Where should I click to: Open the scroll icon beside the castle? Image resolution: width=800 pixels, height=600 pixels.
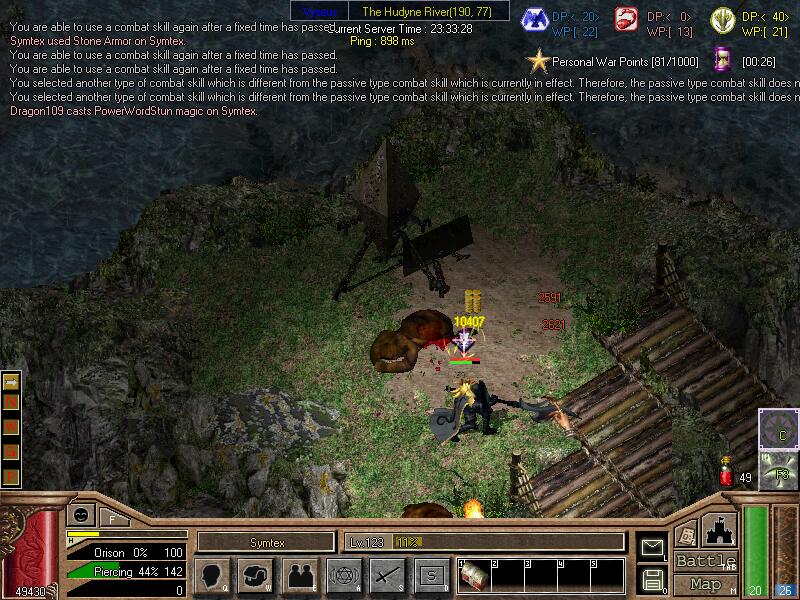point(686,534)
